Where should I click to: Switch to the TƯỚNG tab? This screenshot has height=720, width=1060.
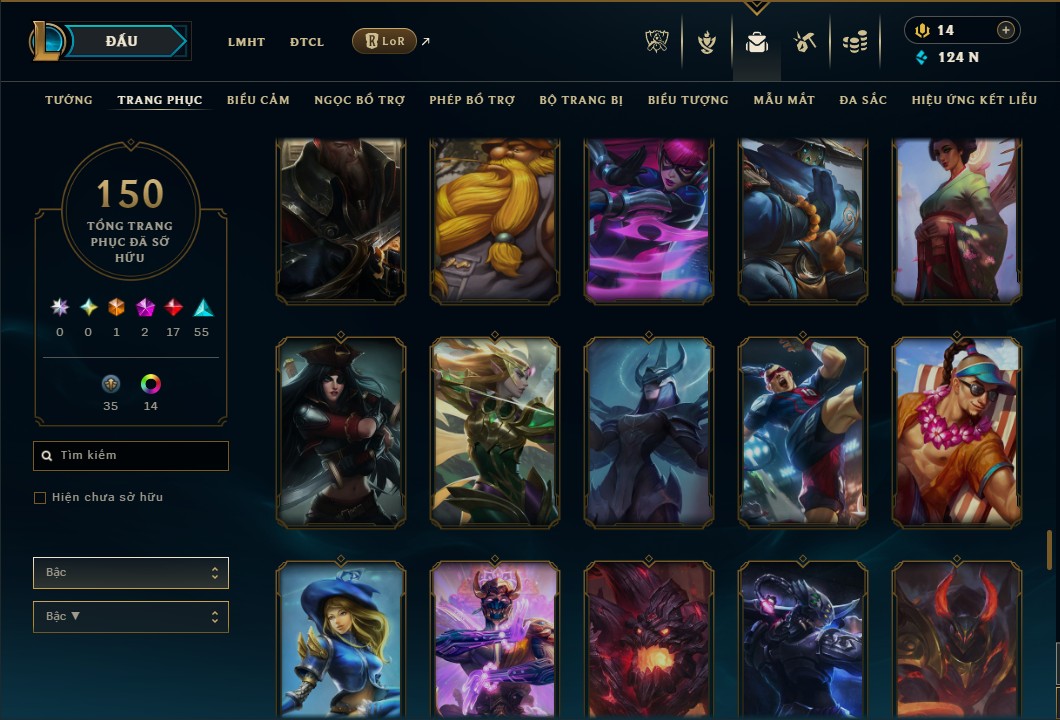(x=69, y=100)
